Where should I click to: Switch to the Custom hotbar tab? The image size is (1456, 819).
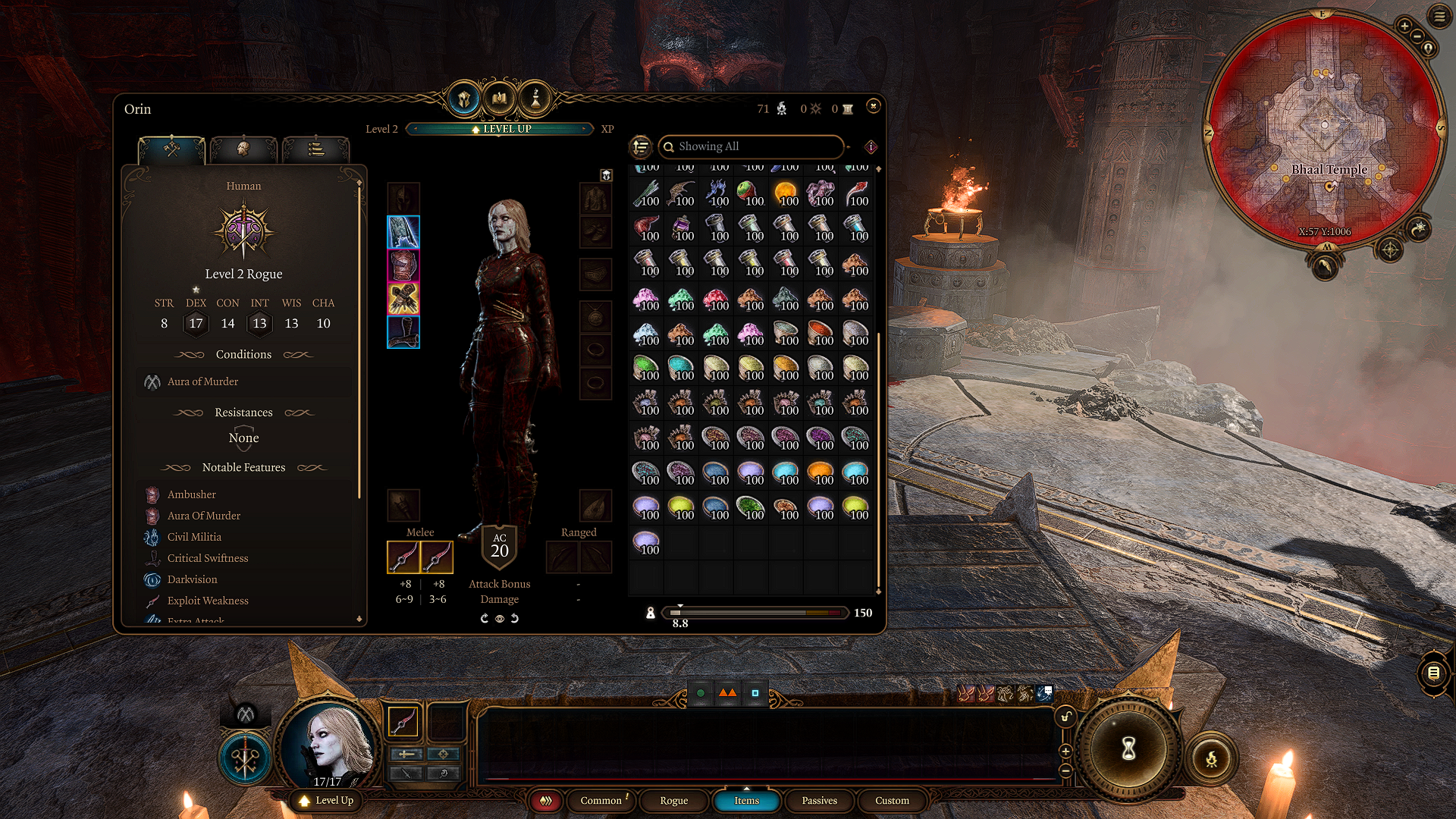892,801
